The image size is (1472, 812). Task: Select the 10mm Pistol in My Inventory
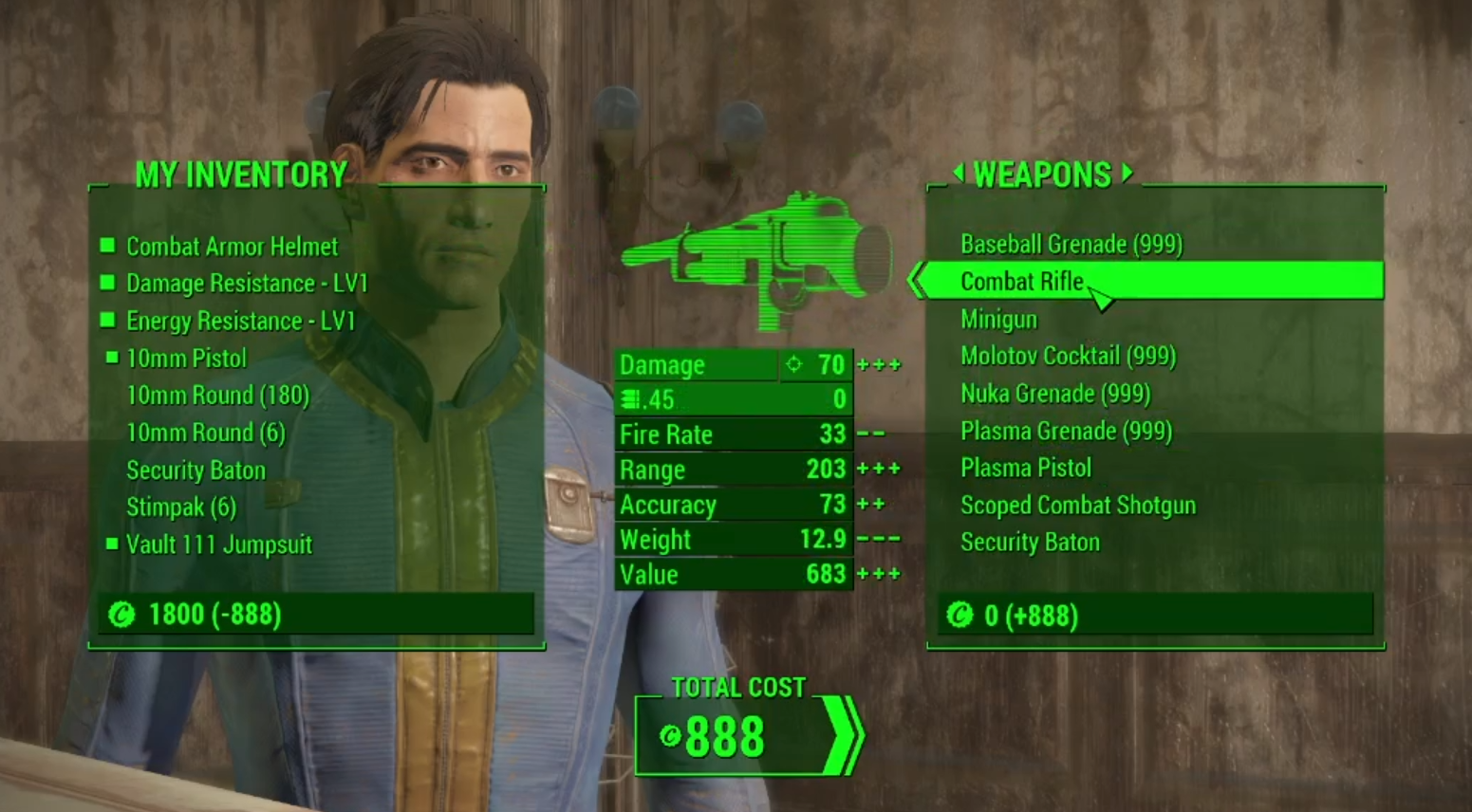pos(186,359)
